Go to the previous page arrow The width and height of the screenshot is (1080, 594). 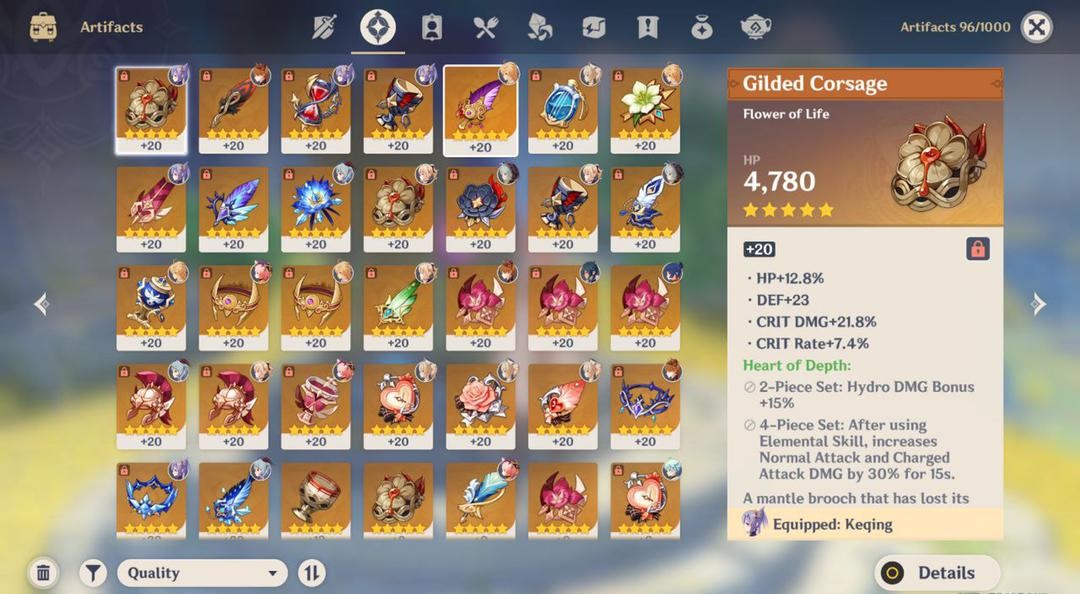41,304
